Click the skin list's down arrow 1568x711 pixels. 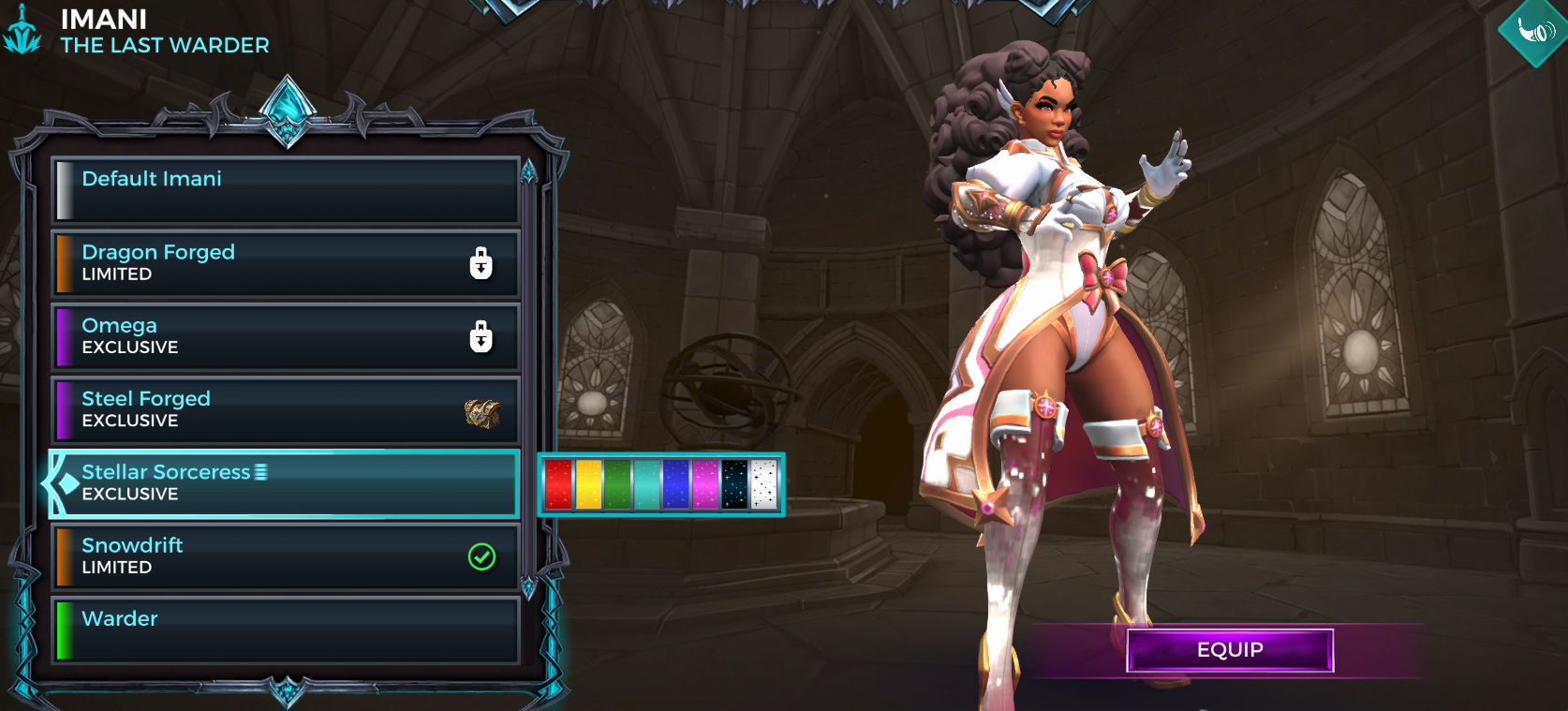pyautogui.click(x=529, y=588)
